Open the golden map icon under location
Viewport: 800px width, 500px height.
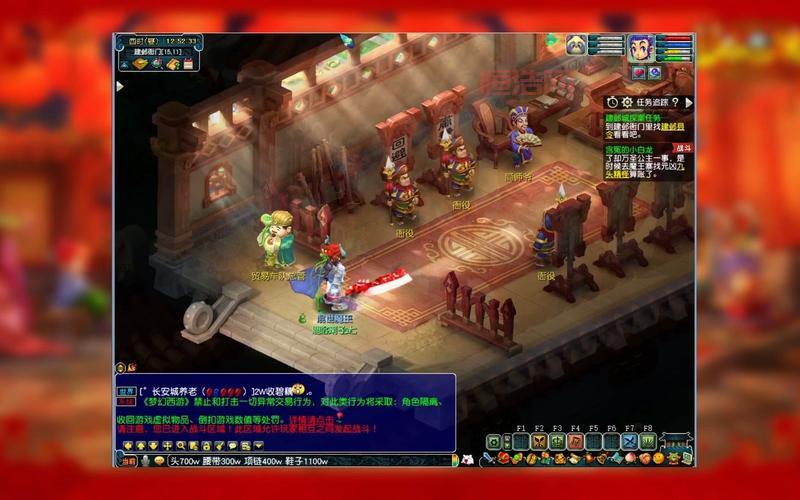pyautogui.click(x=141, y=65)
